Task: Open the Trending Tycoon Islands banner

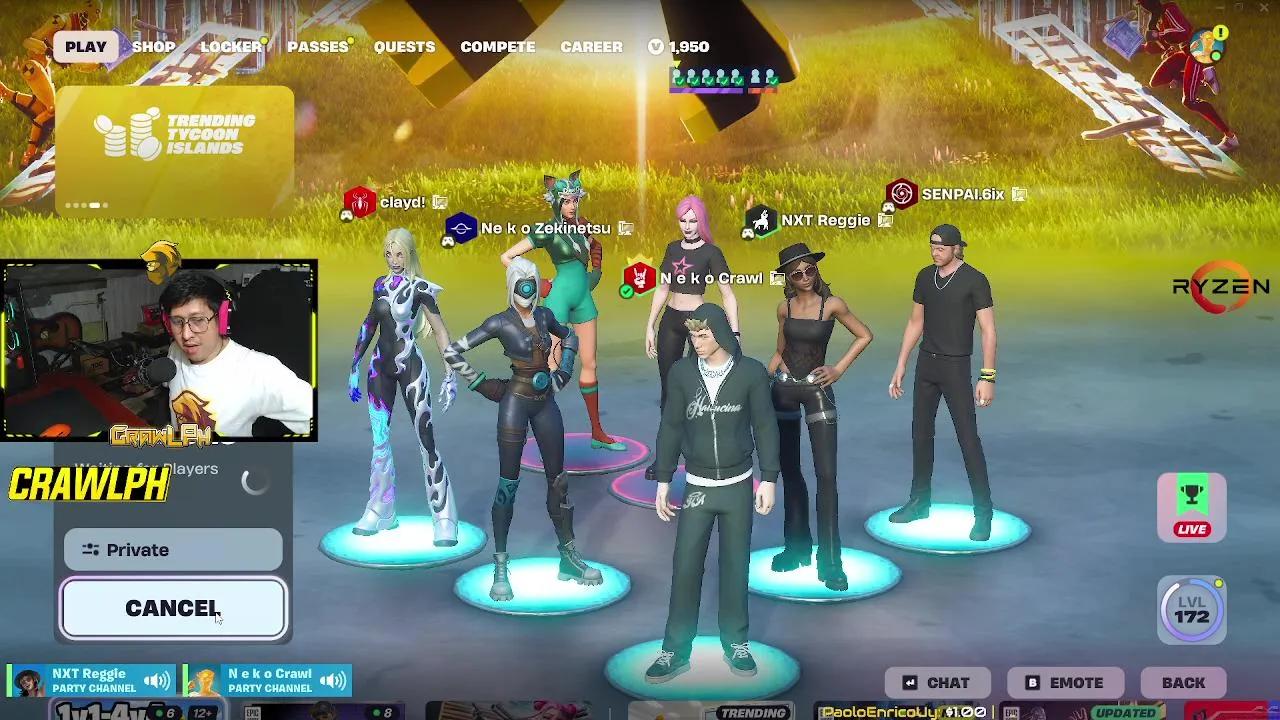Action: [x=176, y=140]
